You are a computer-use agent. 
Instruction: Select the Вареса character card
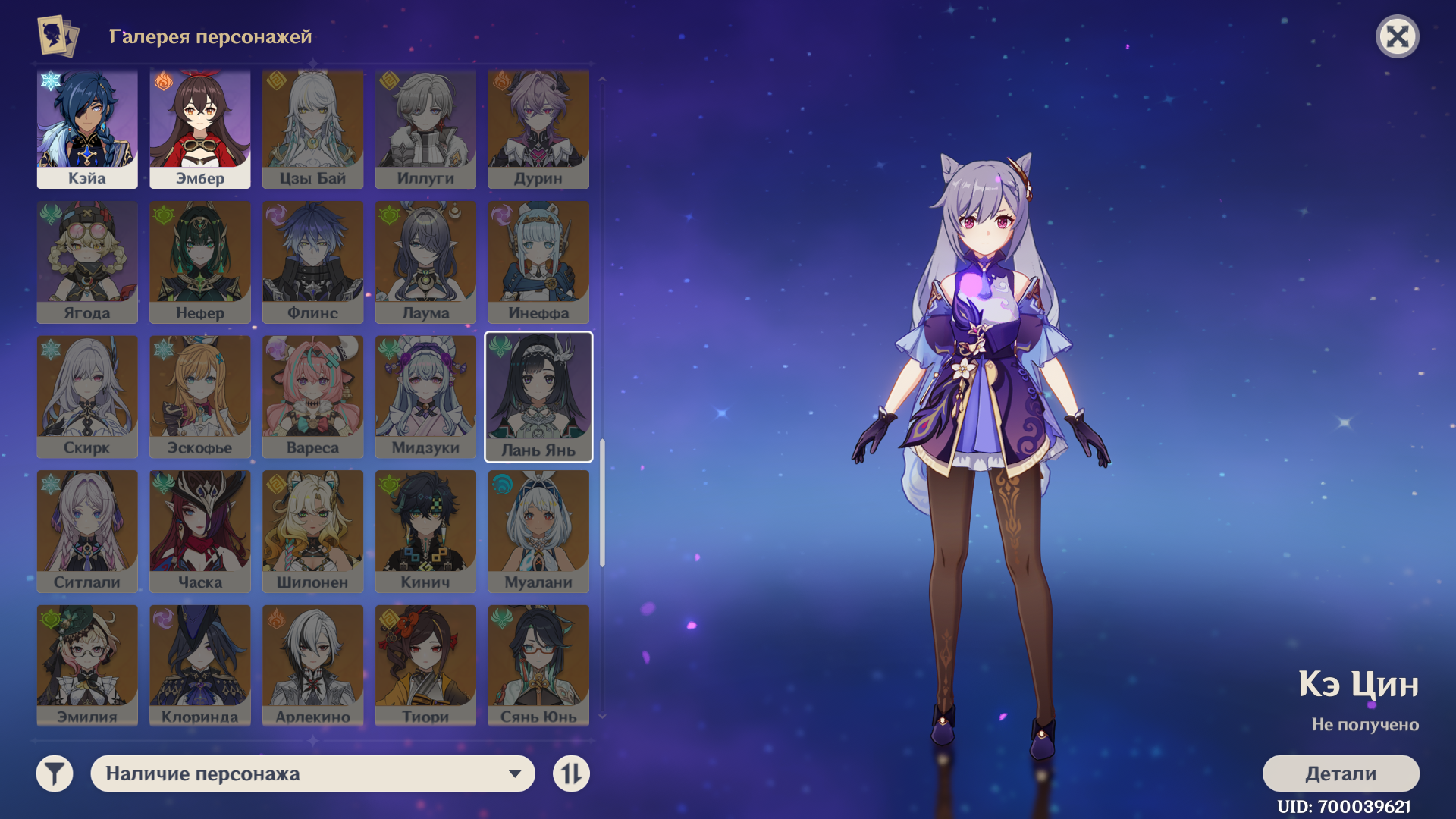(312, 397)
